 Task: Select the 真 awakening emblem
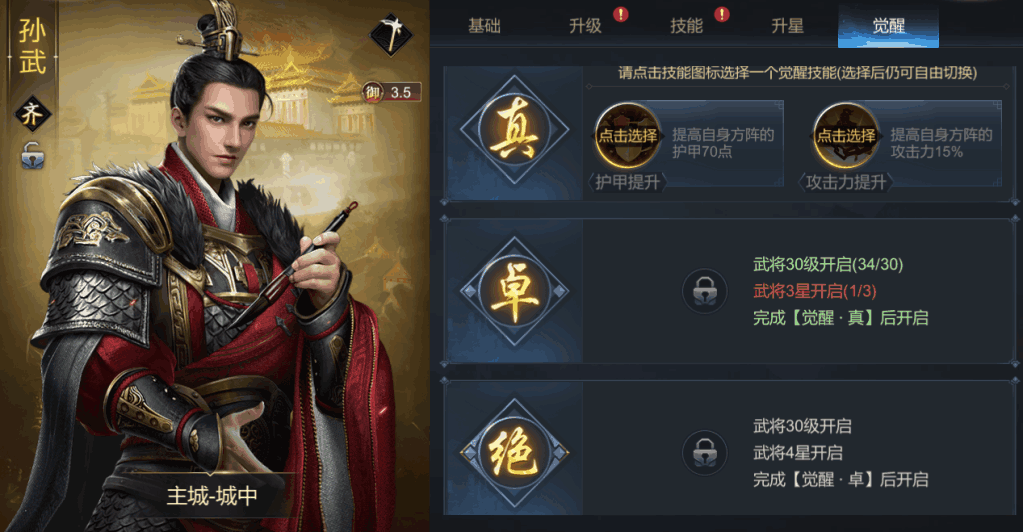[514, 136]
